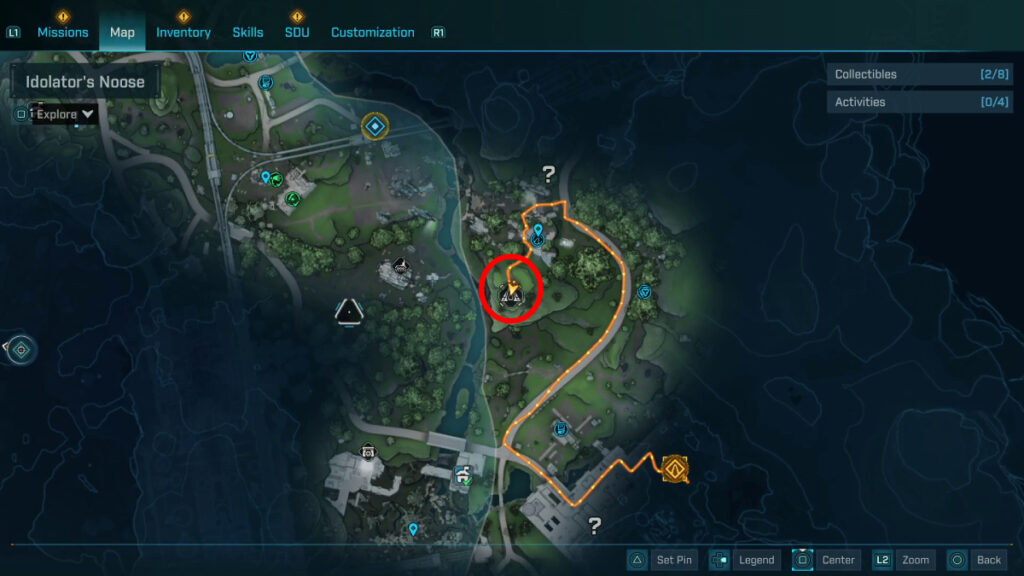Screen dimensions: 1024x576
Task: Select the Skills tab
Action: (x=248, y=32)
